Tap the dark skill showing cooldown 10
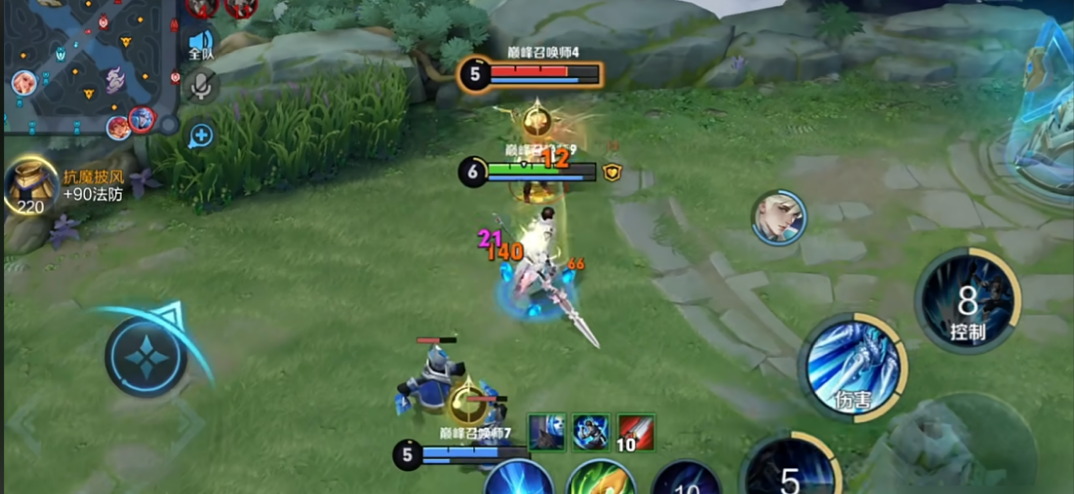Screen dimensions: 1074x494 [687, 480]
